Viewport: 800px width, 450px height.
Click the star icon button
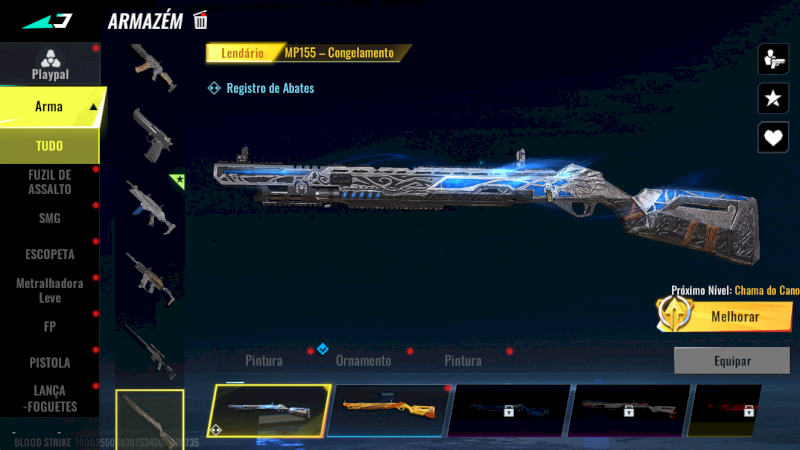pyautogui.click(x=773, y=97)
